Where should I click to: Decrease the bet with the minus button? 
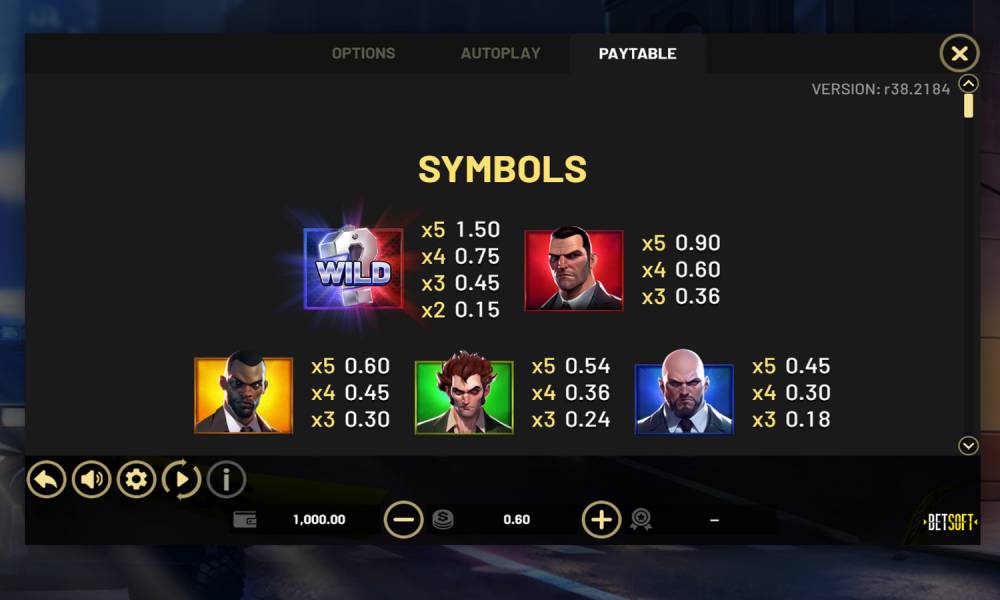[404, 519]
